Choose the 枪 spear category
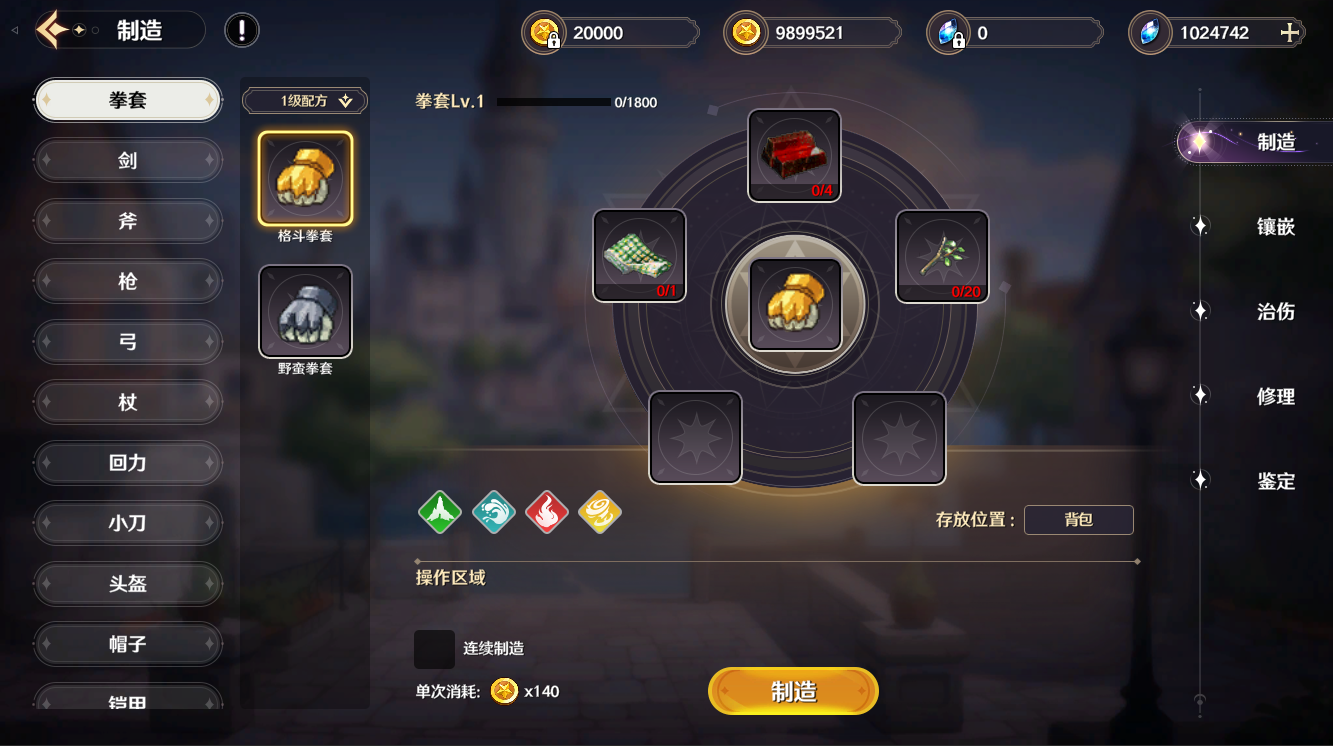1333x746 pixels. [128, 281]
